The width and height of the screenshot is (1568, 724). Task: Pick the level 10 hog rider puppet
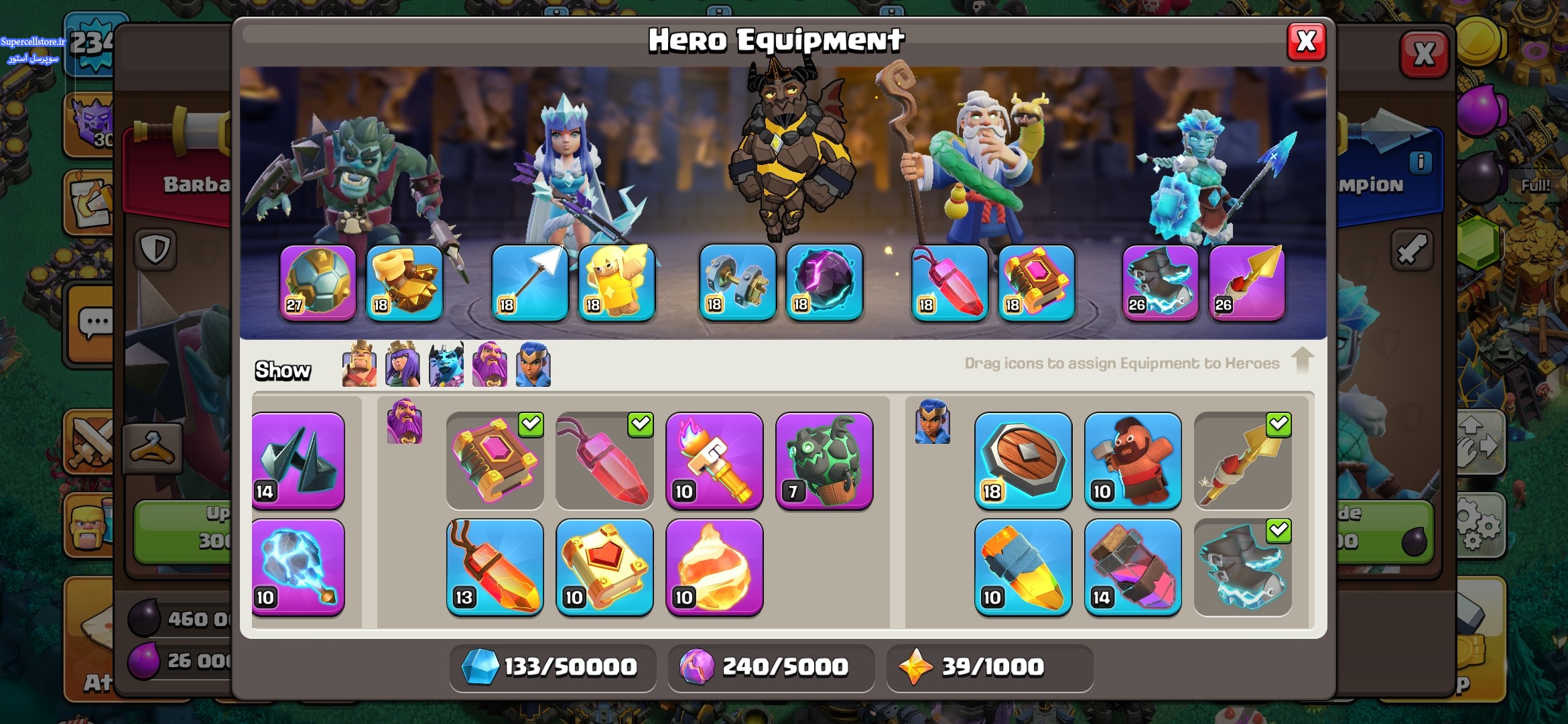(x=1133, y=461)
